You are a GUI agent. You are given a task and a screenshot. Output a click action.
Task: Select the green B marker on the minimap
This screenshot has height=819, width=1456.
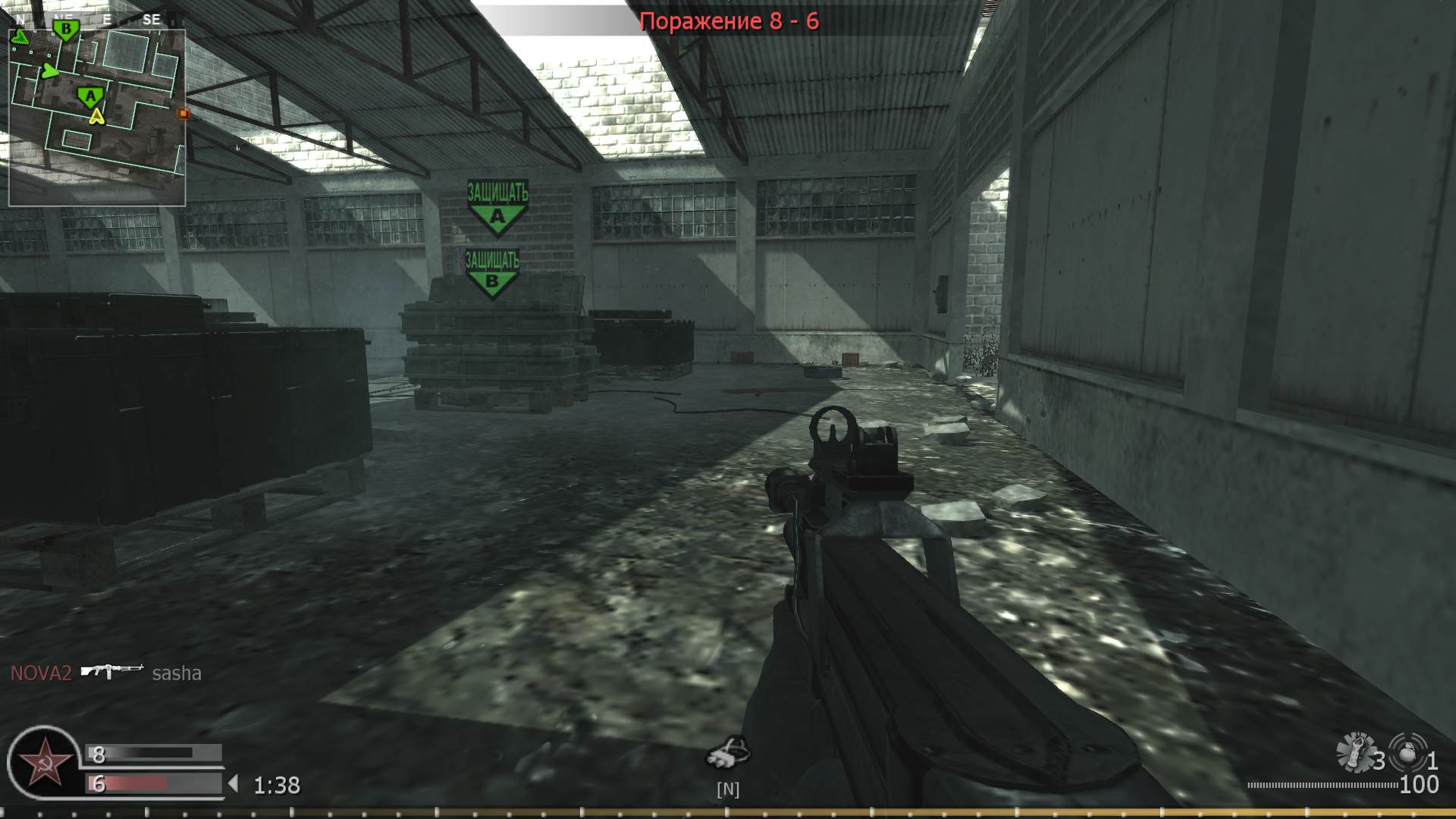click(66, 28)
